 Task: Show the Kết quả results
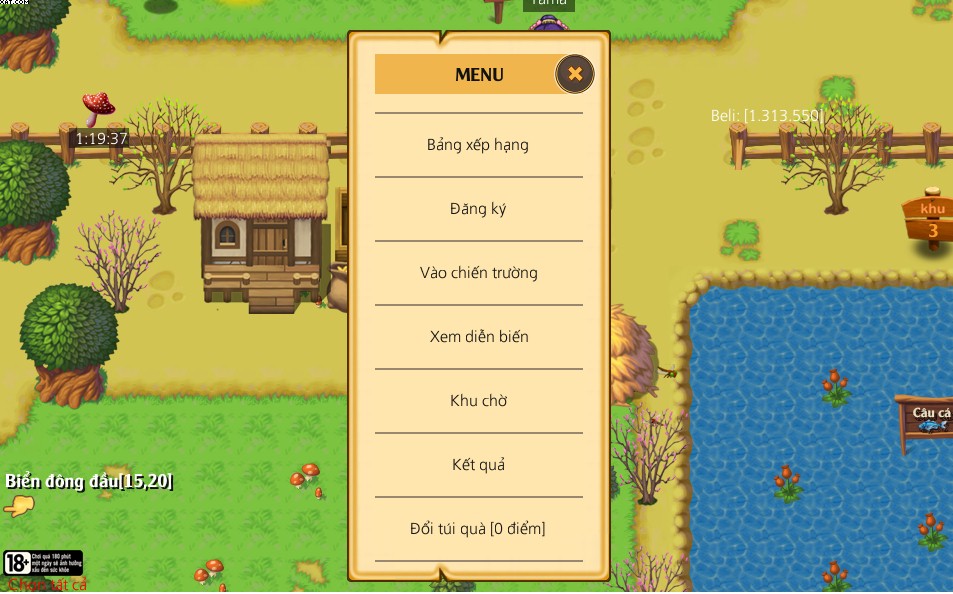(478, 465)
